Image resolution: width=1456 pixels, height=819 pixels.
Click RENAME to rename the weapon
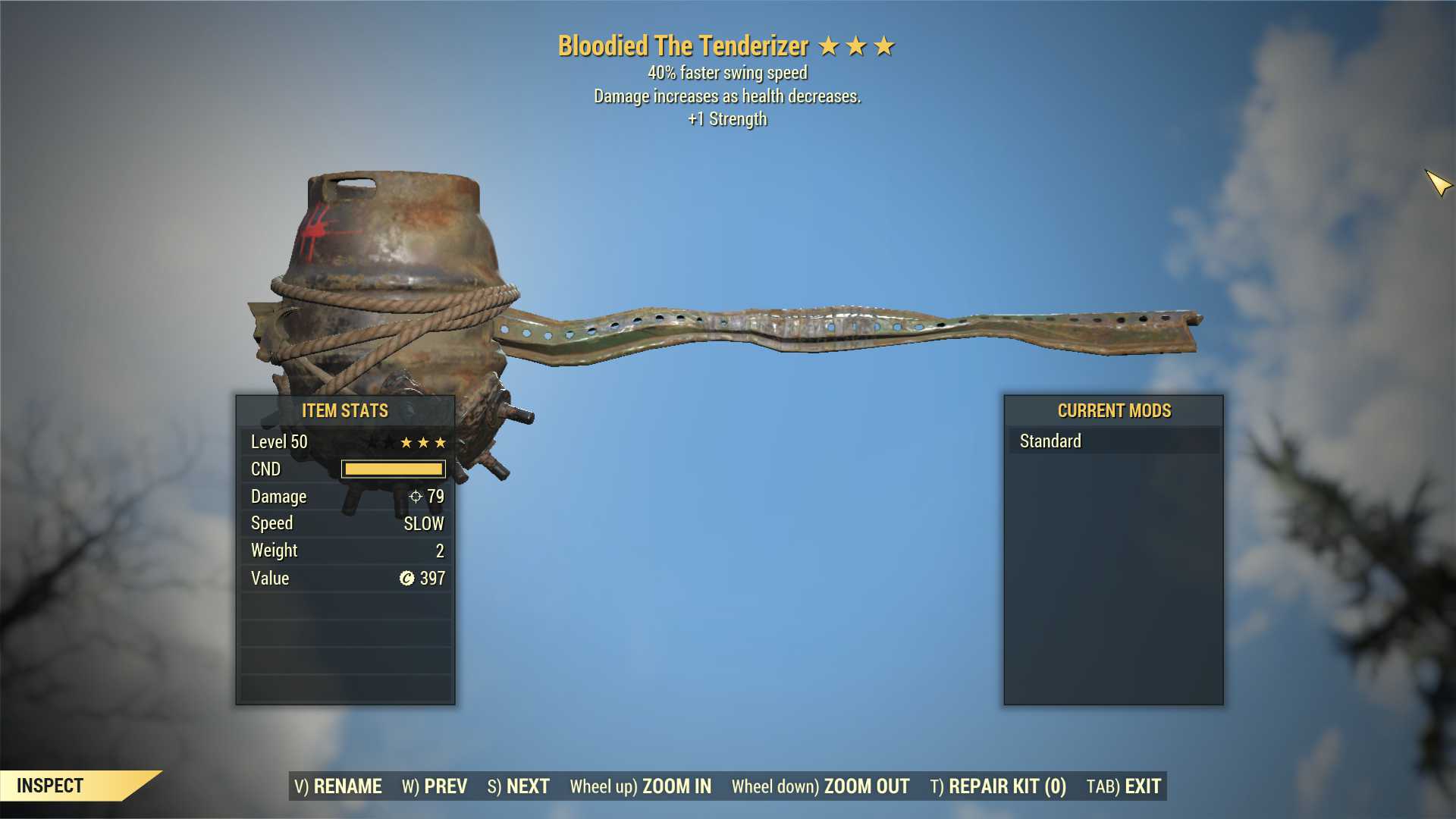(349, 786)
